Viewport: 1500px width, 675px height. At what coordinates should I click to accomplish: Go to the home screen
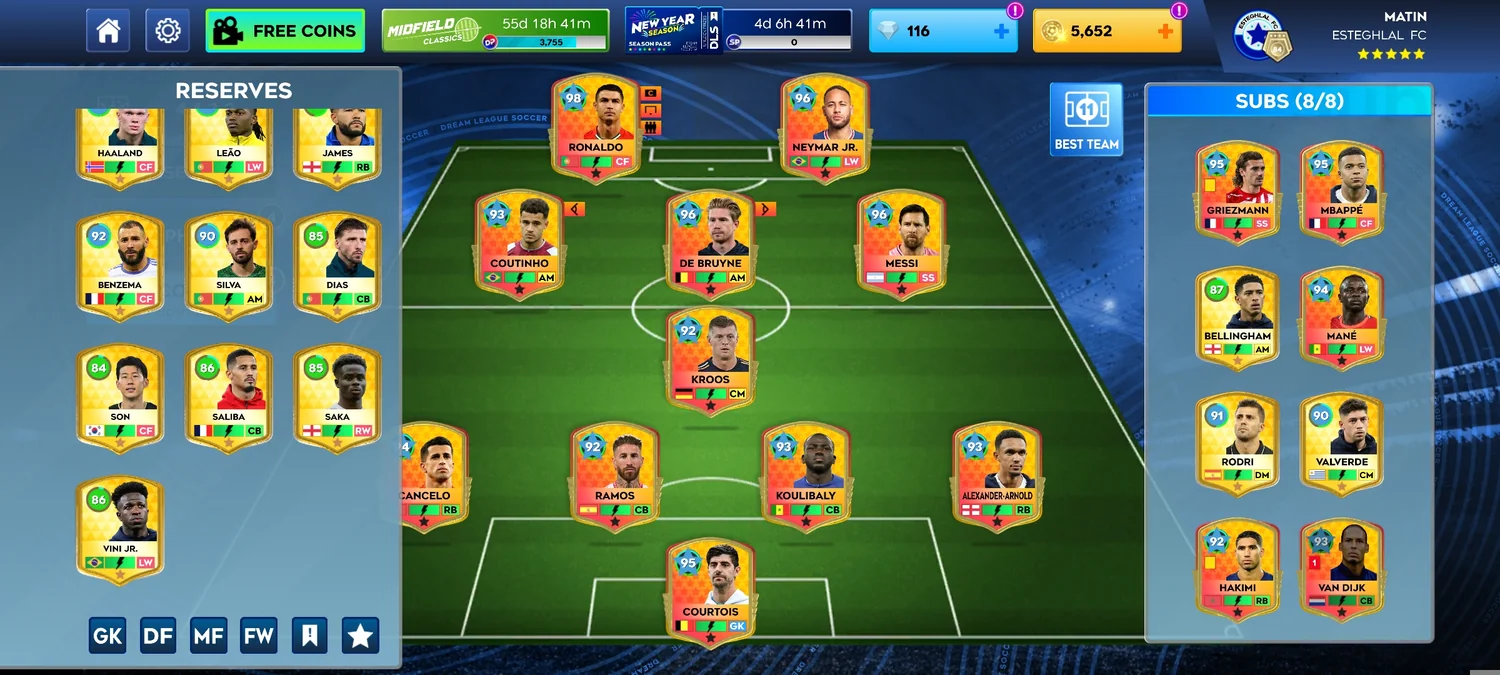coord(108,31)
